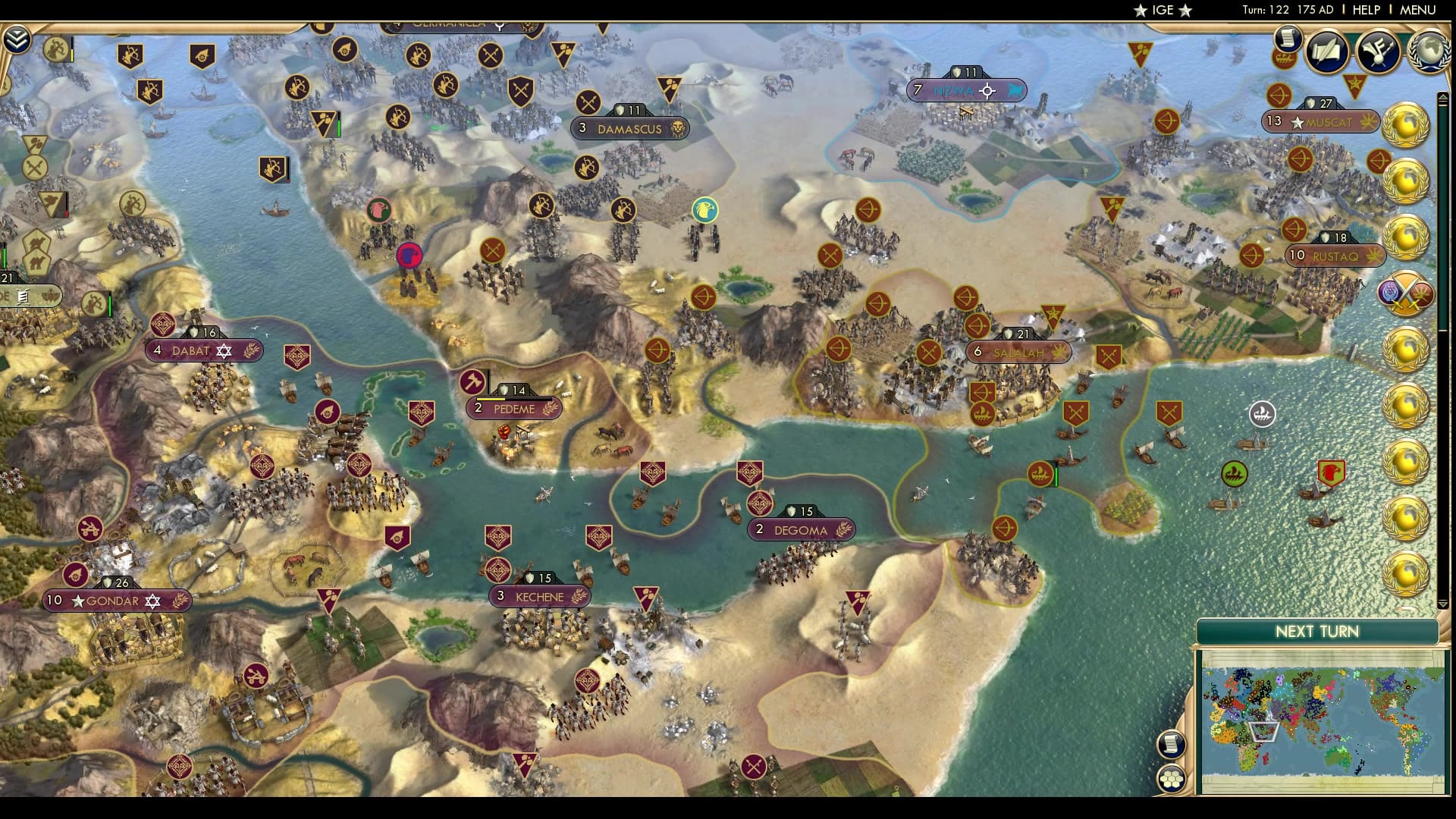Select the eagle unit highlighted with yellow ring

(x=705, y=211)
